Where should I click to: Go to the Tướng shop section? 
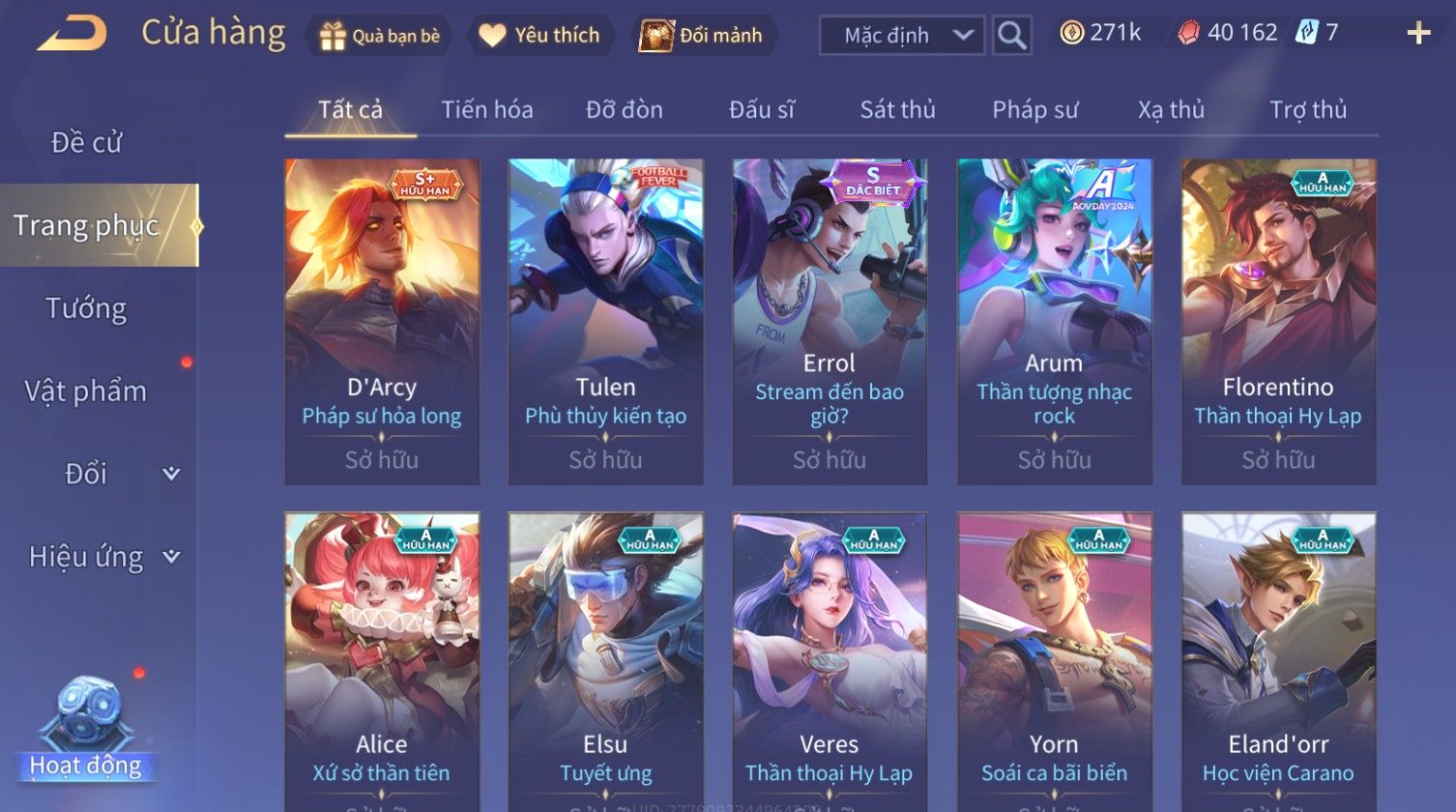(x=86, y=308)
